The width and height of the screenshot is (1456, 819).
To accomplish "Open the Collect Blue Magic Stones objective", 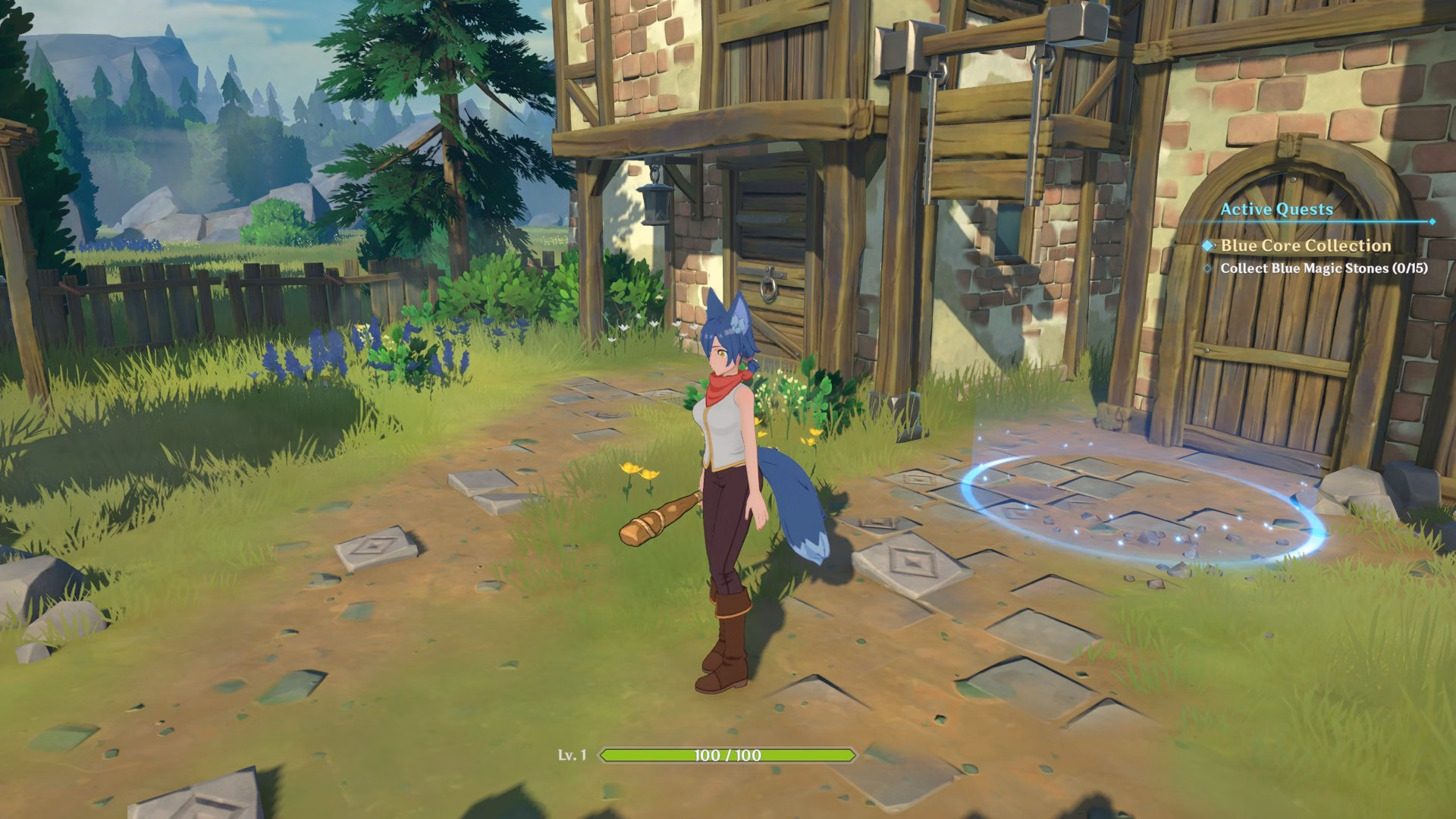I will pyautogui.click(x=1323, y=268).
